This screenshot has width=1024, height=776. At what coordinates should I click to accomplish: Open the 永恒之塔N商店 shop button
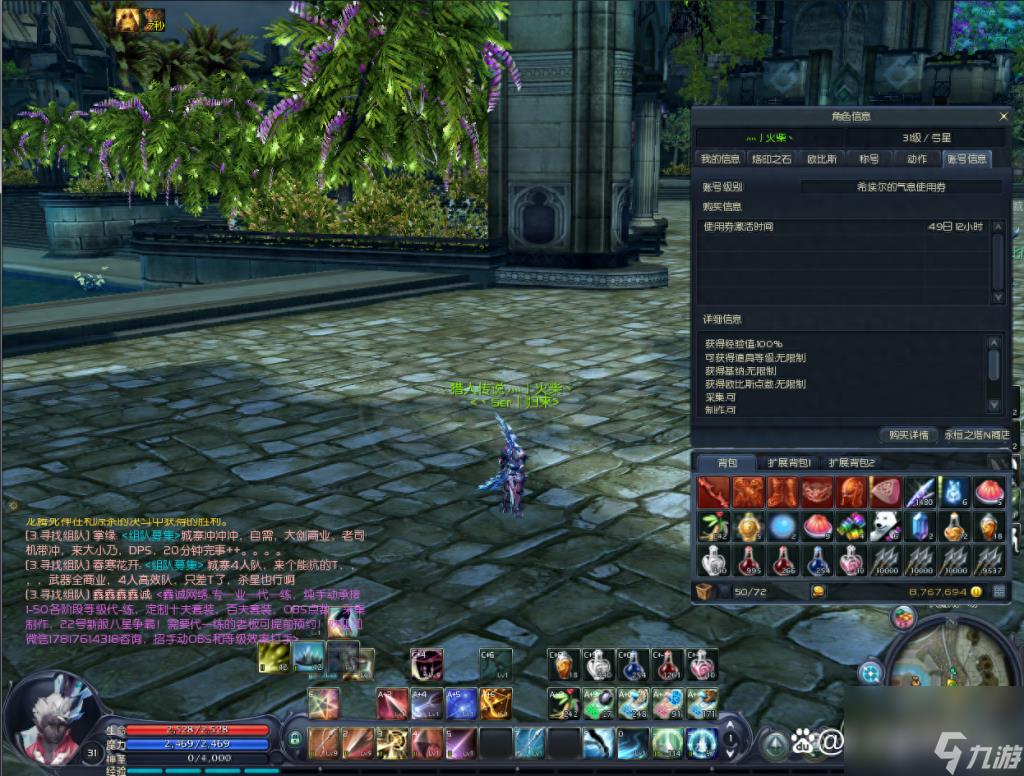pyautogui.click(x=977, y=435)
